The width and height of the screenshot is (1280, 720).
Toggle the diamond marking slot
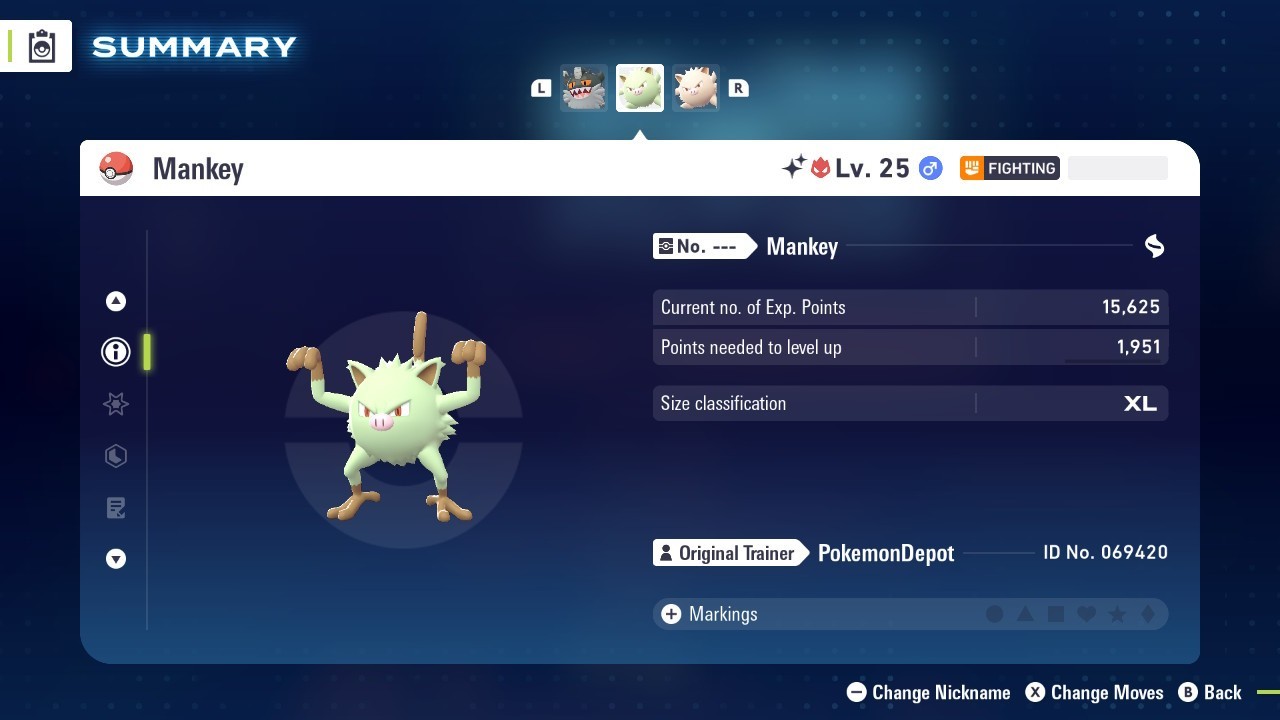click(x=1150, y=614)
